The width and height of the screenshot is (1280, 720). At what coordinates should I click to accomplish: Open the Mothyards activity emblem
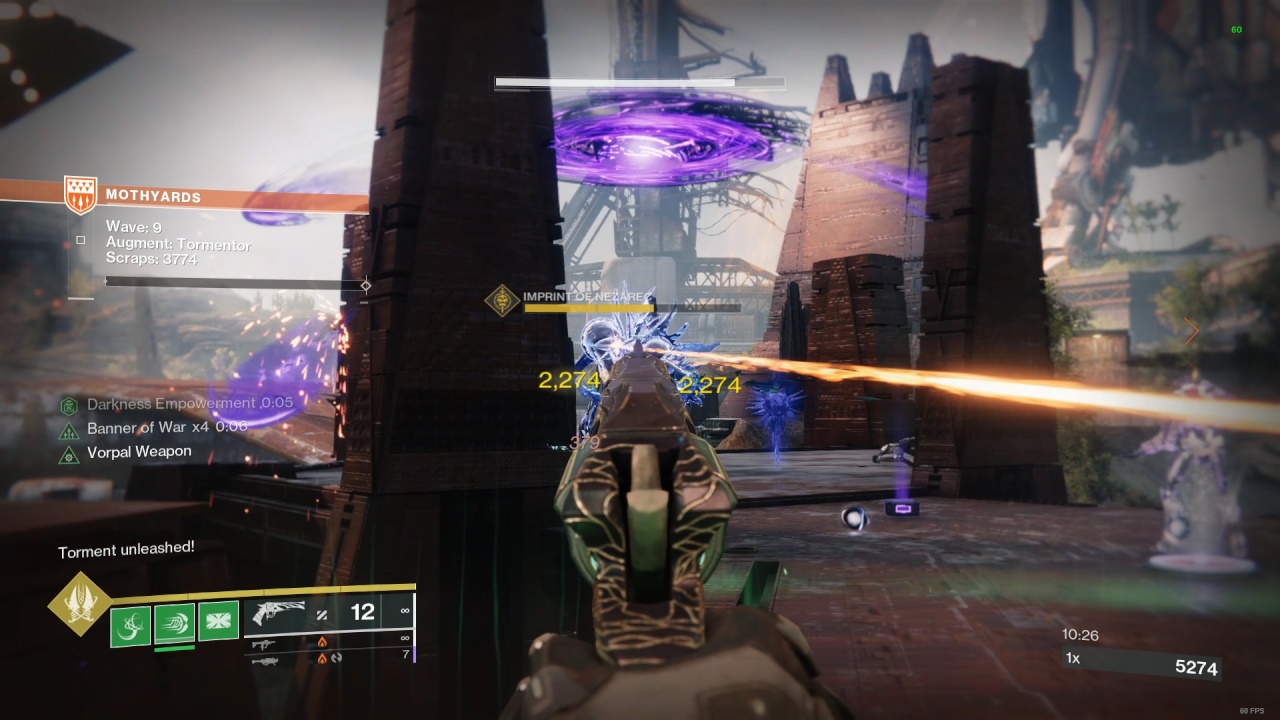[80, 195]
